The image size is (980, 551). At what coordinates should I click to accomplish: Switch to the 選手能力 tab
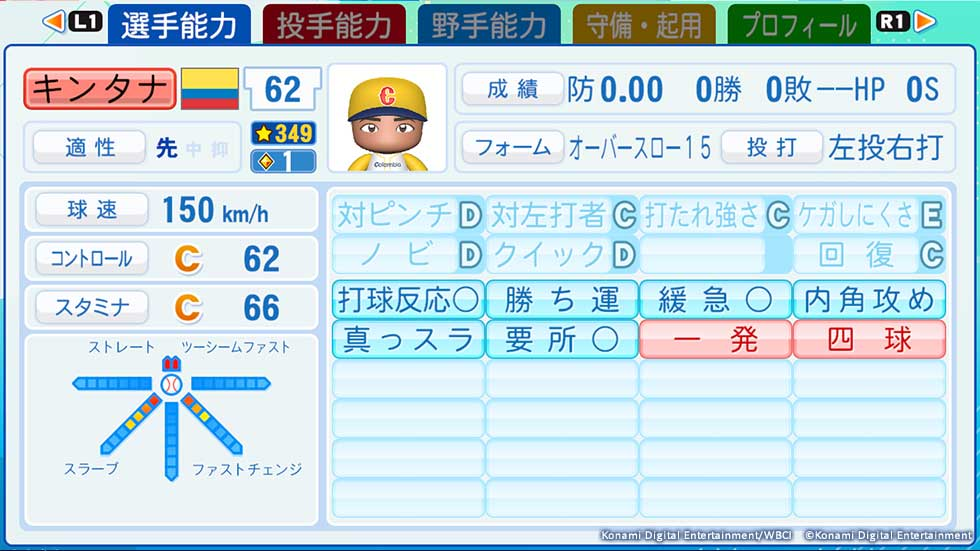[179, 24]
